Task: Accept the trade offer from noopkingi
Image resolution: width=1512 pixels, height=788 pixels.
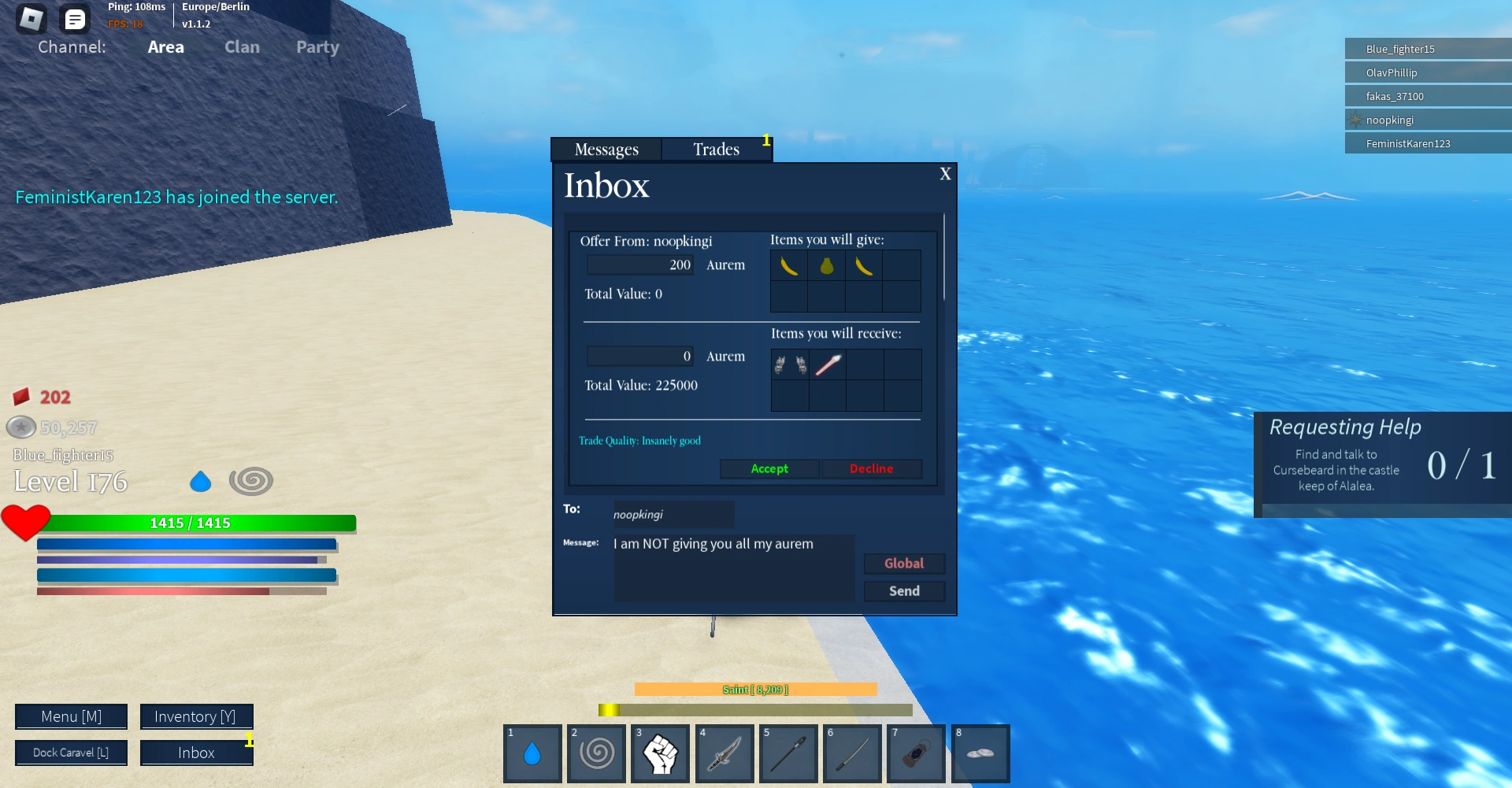Action: click(769, 468)
